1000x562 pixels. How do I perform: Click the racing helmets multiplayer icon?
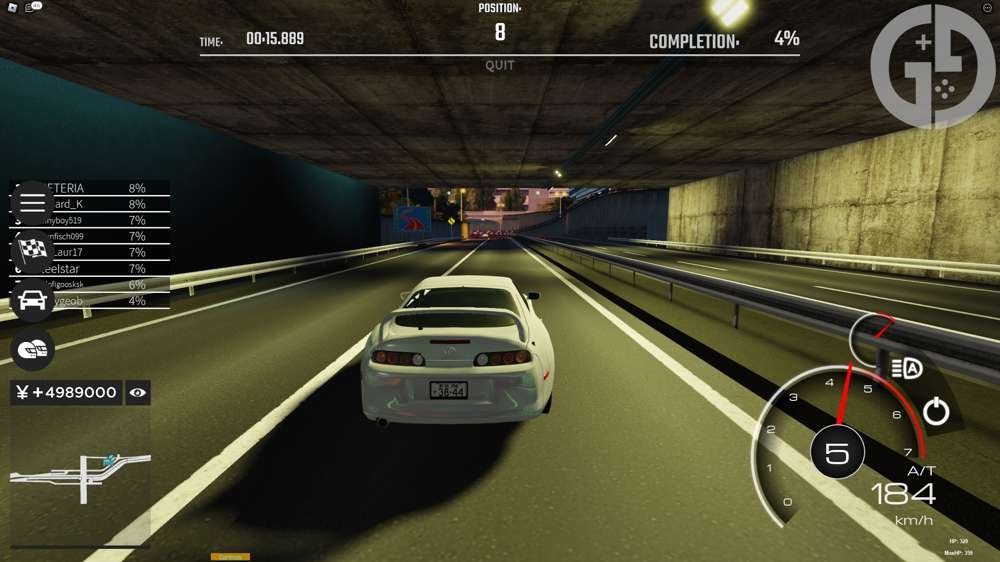(33, 348)
